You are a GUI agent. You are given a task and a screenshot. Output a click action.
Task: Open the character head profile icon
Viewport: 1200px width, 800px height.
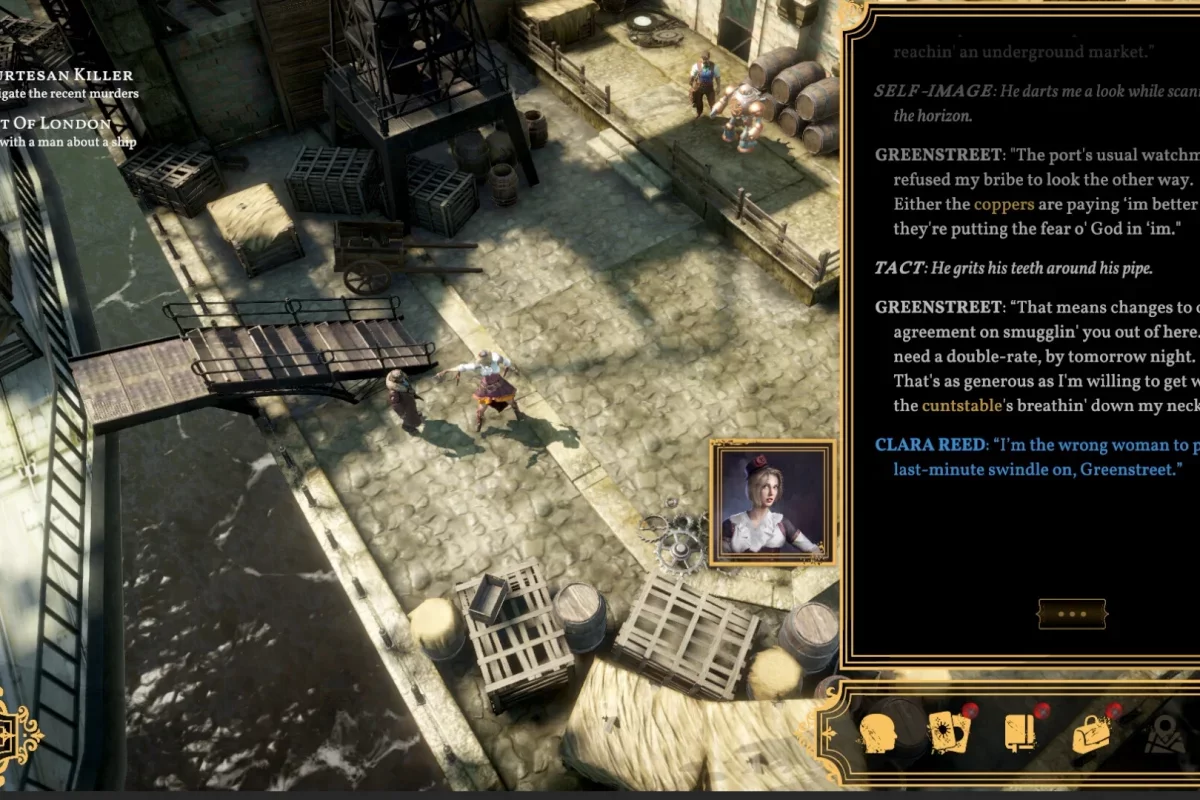point(878,734)
